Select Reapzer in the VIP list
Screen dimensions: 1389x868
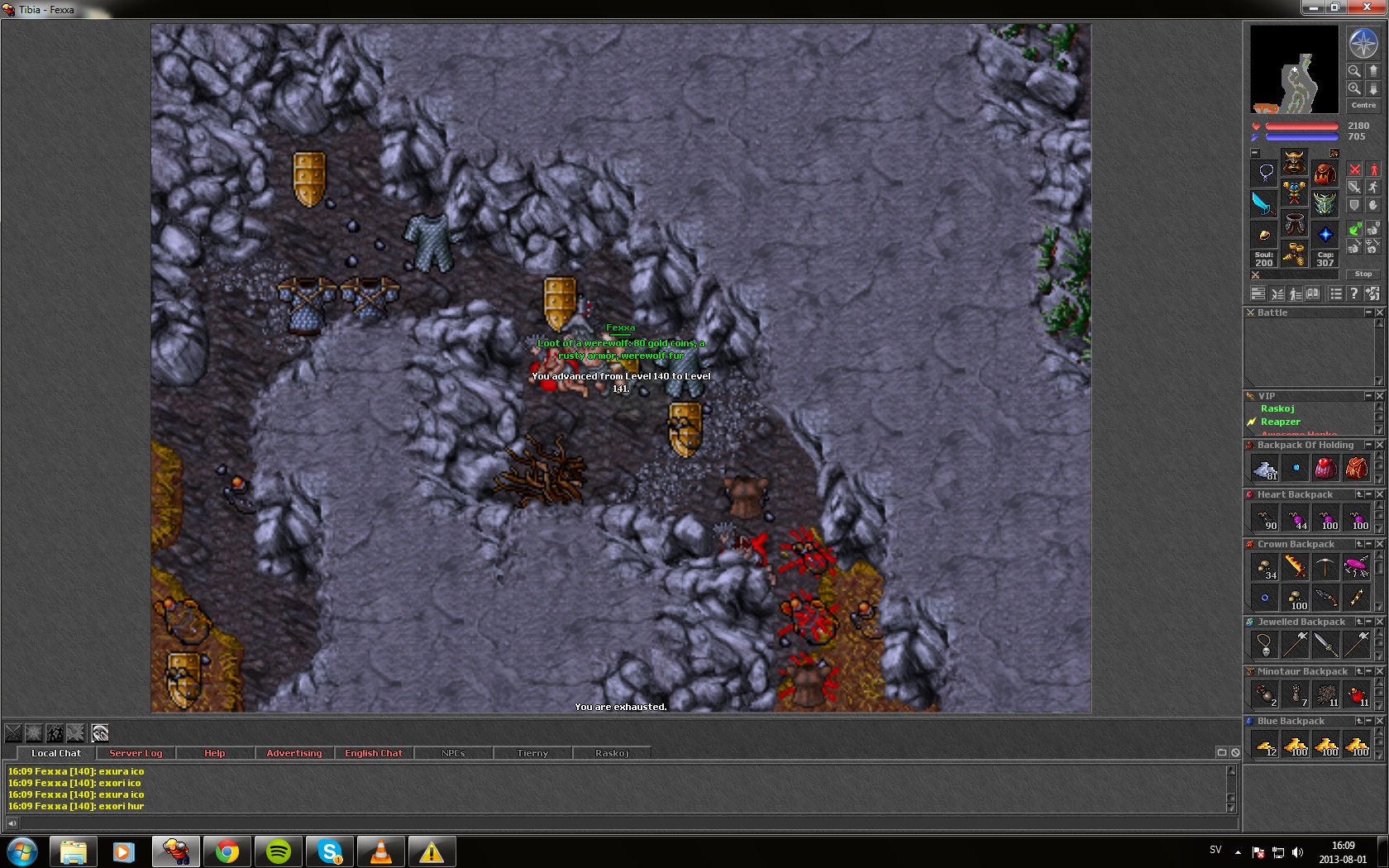1280,422
